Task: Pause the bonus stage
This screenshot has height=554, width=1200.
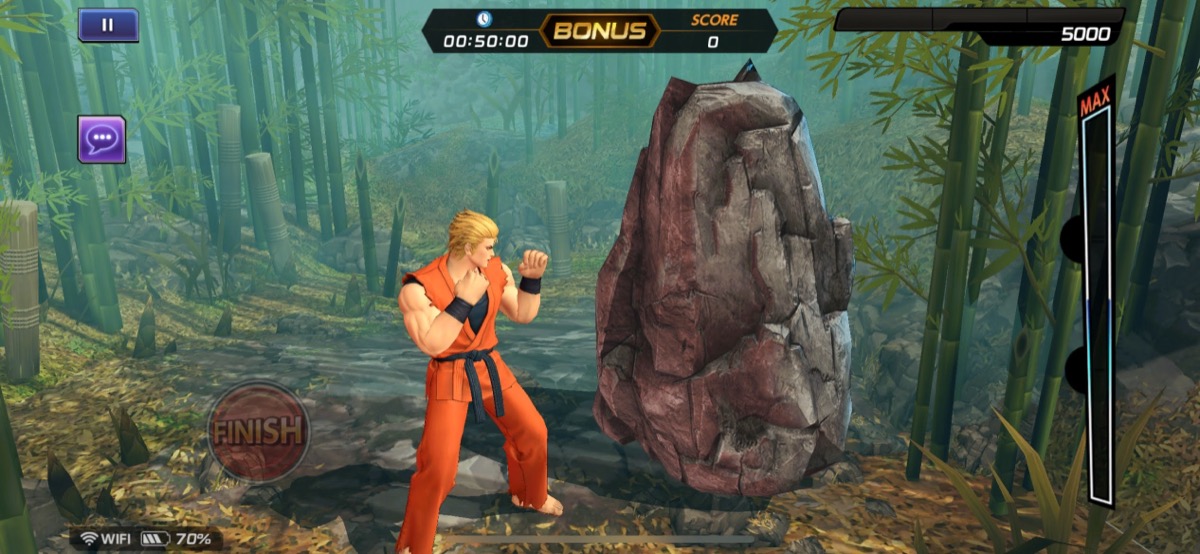Action: pyautogui.click(x=108, y=25)
